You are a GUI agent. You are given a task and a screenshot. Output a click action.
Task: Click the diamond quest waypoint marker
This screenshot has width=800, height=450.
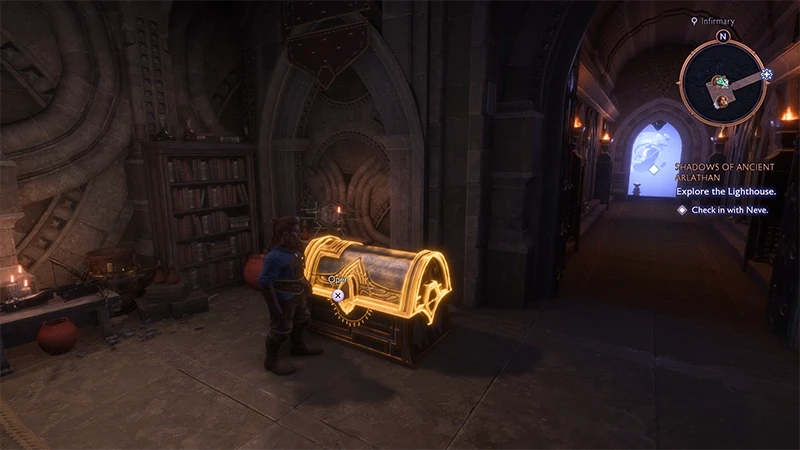[x=652, y=170]
